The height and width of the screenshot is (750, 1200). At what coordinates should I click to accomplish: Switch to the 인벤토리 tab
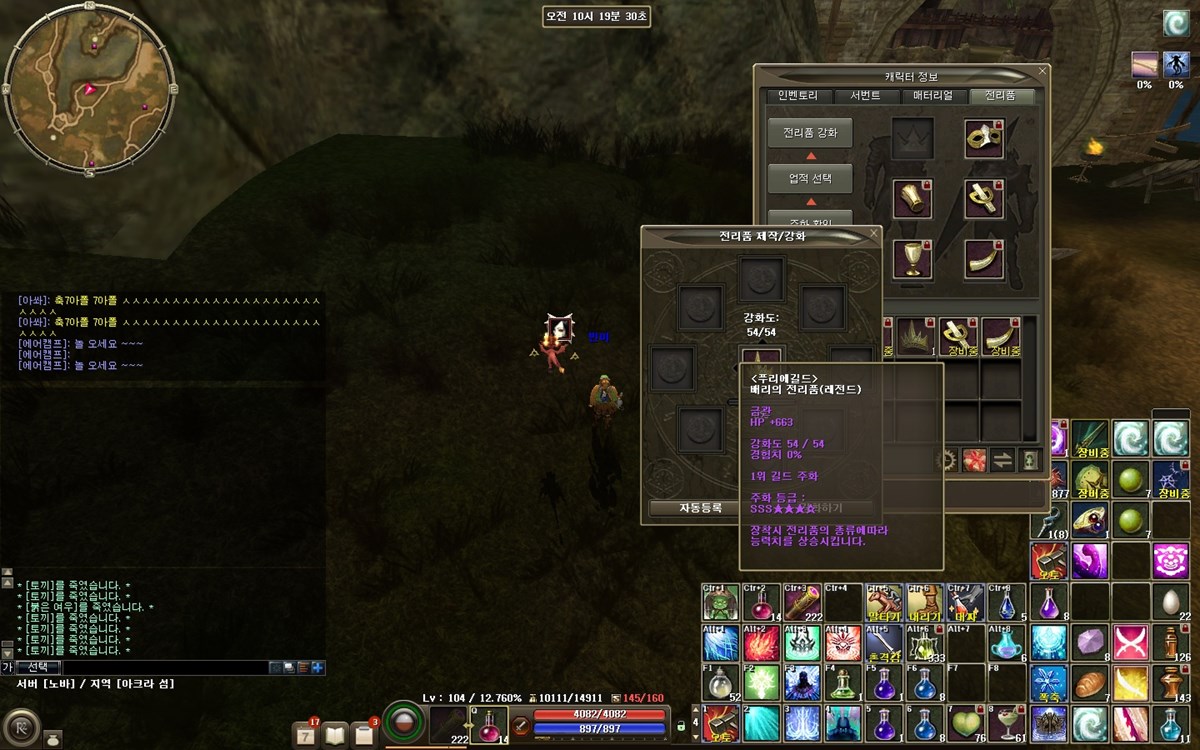(x=798, y=96)
